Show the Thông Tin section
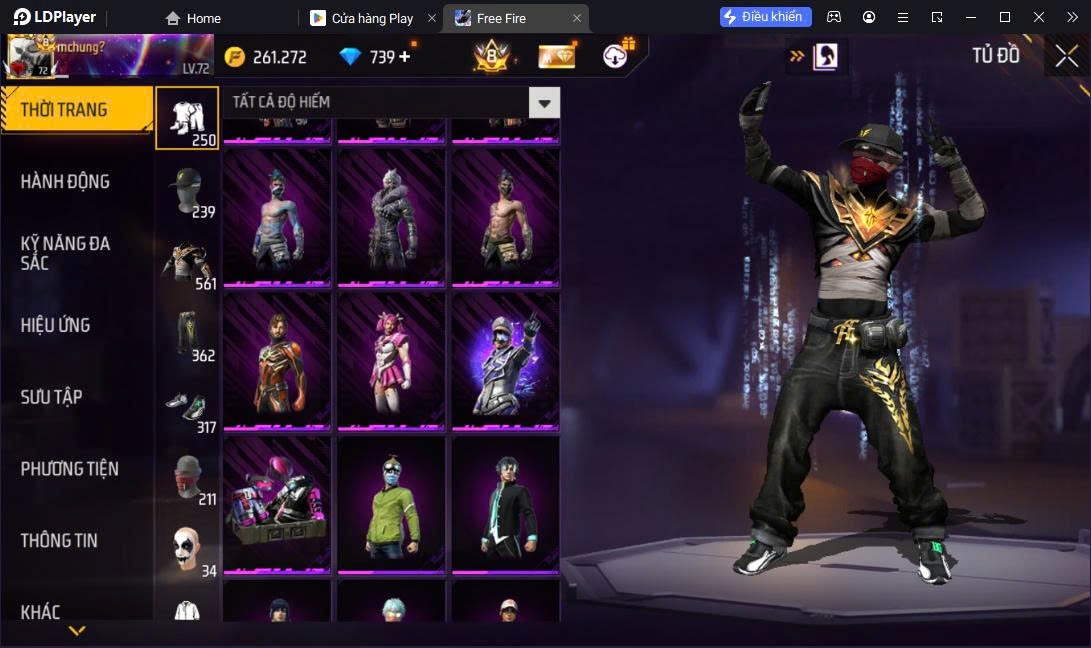 (x=60, y=541)
